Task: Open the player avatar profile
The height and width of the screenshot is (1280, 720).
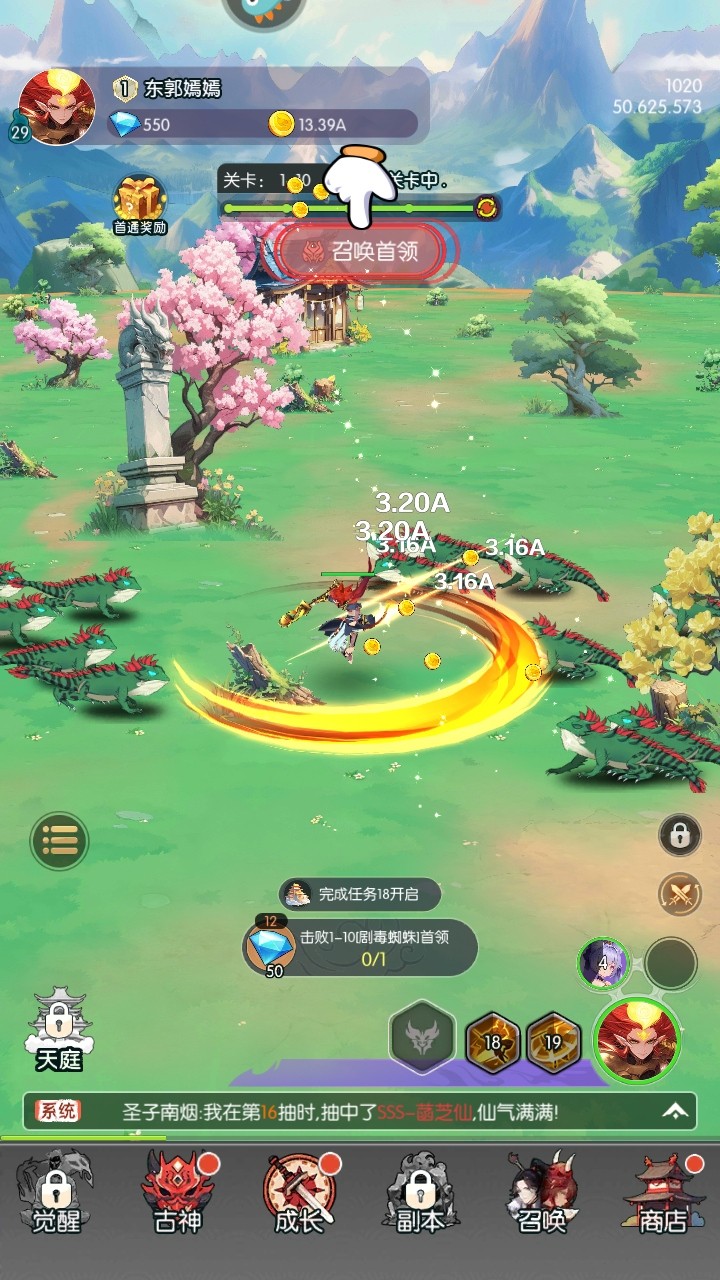Action: tap(56, 107)
